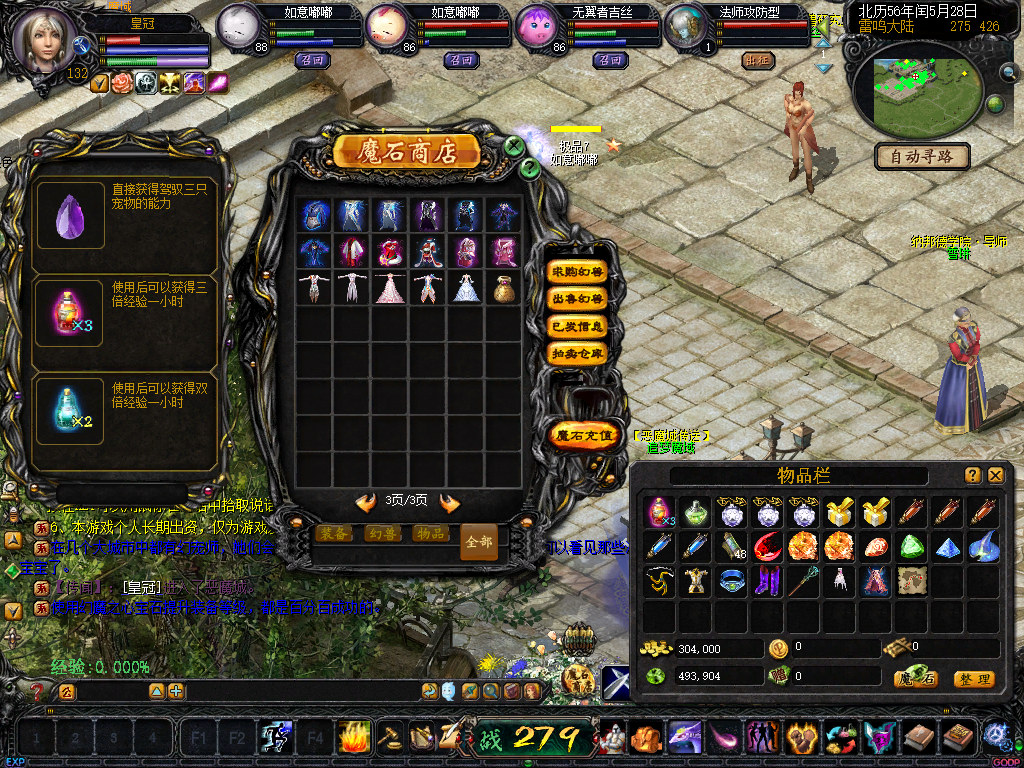Go to the previous shop page arrow
1024x768 pixels.
coord(366,502)
